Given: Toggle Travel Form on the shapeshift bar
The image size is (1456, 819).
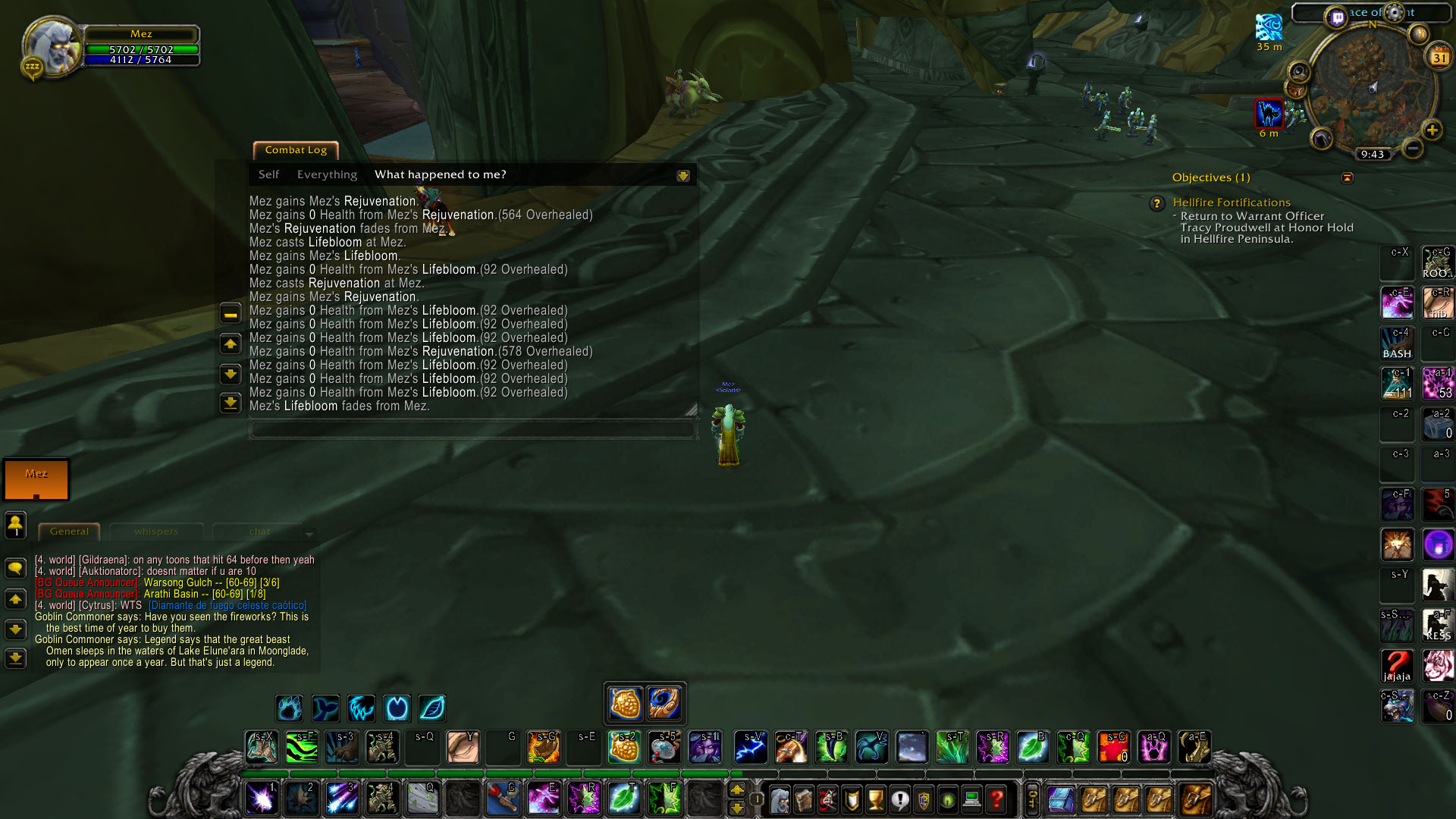Looking at the screenshot, I should pos(397,708).
